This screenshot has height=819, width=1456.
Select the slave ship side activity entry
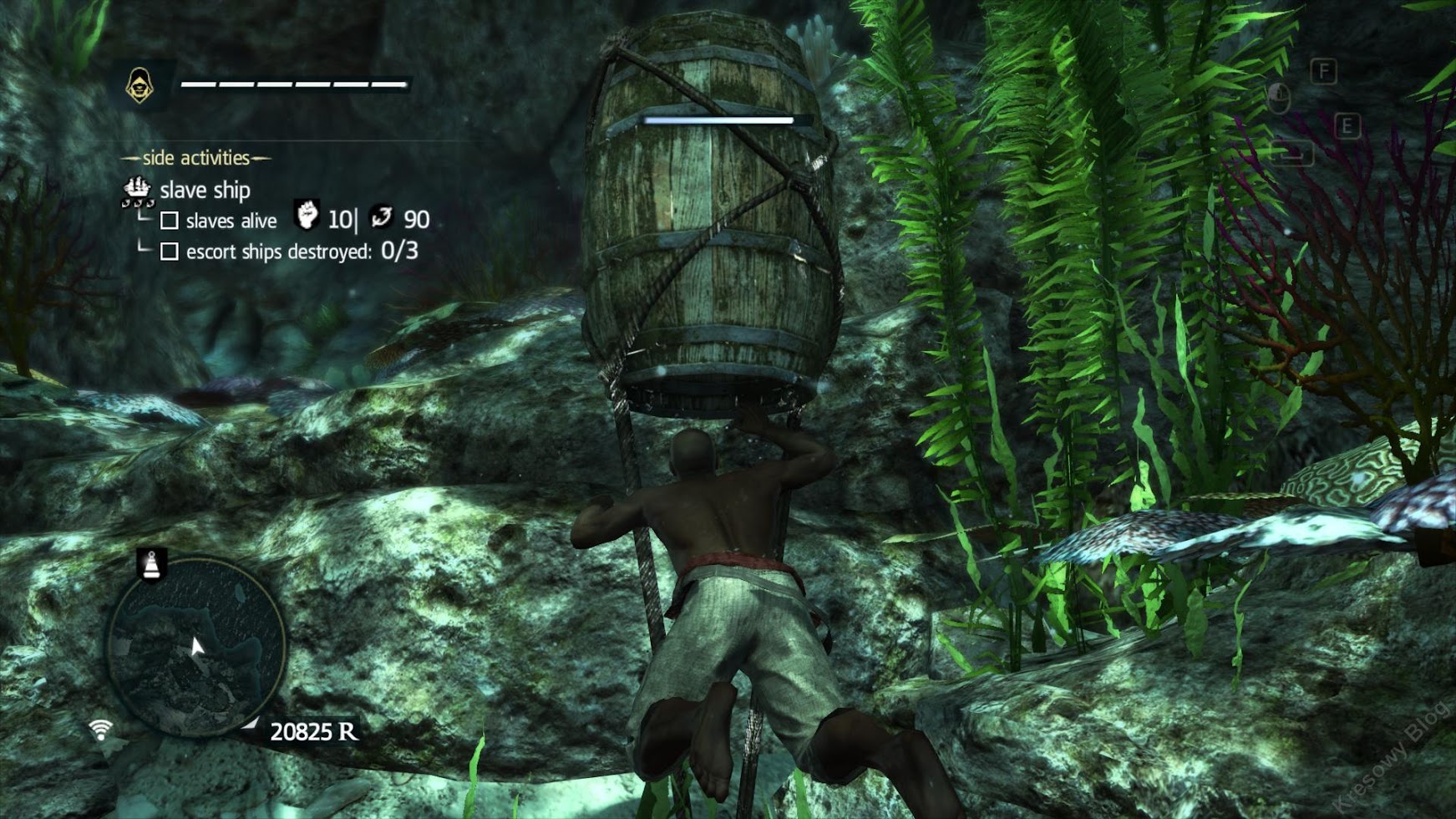click(204, 191)
